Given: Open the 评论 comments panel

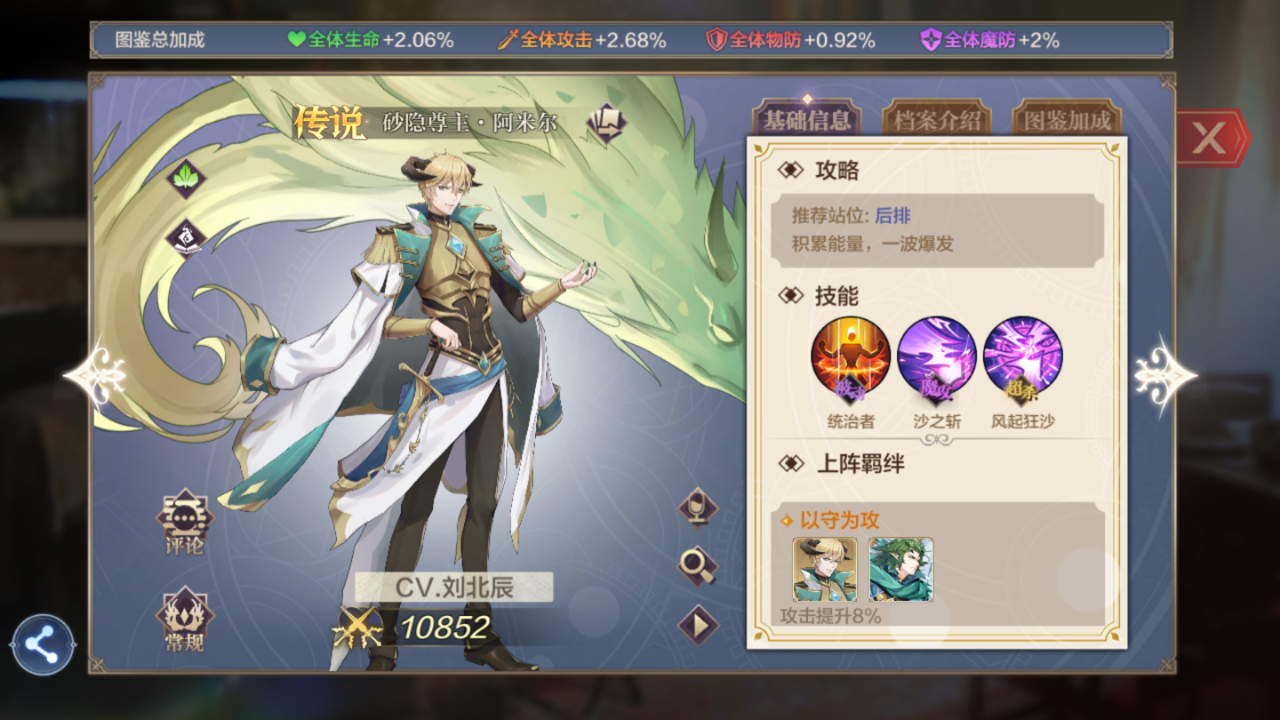Looking at the screenshot, I should pyautogui.click(x=183, y=525).
